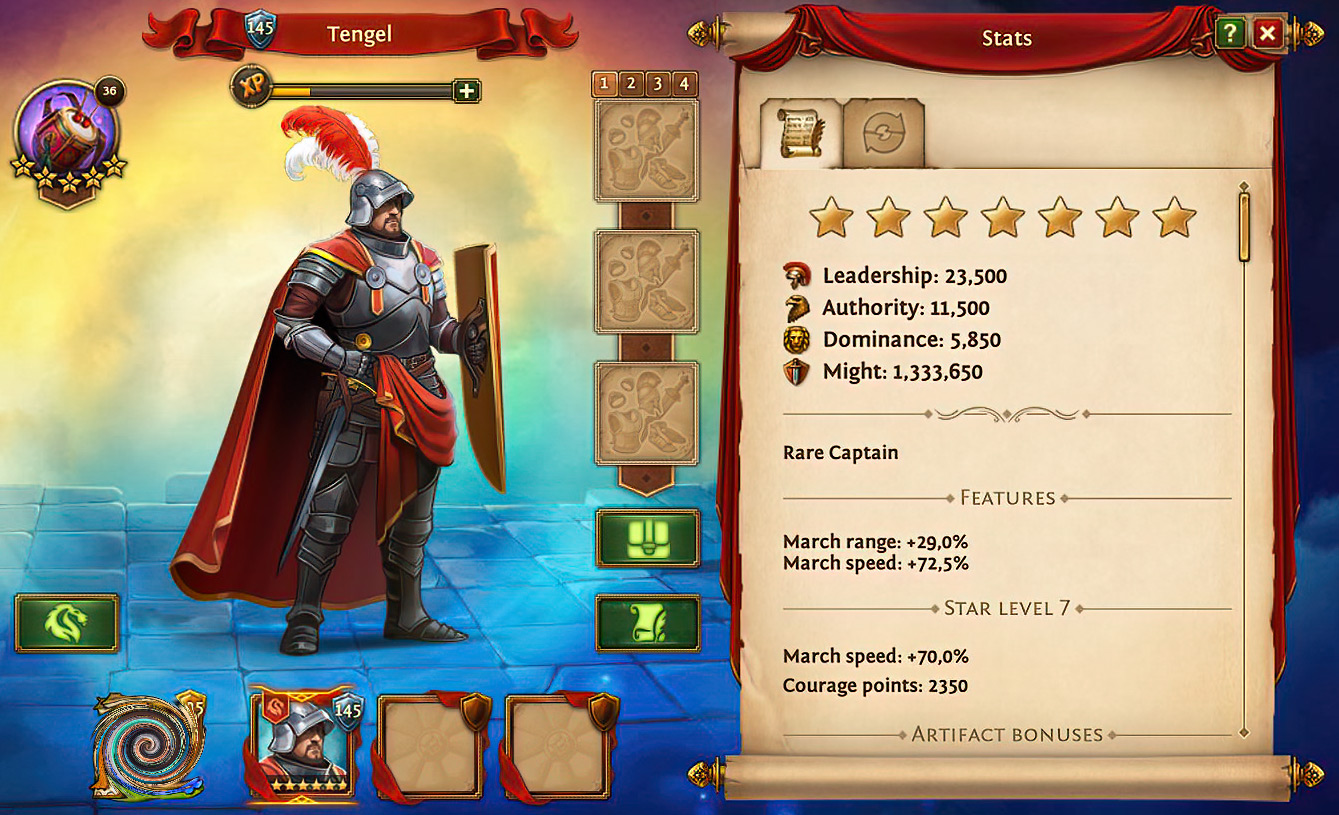Click the green armor equipment button

(x=647, y=539)
